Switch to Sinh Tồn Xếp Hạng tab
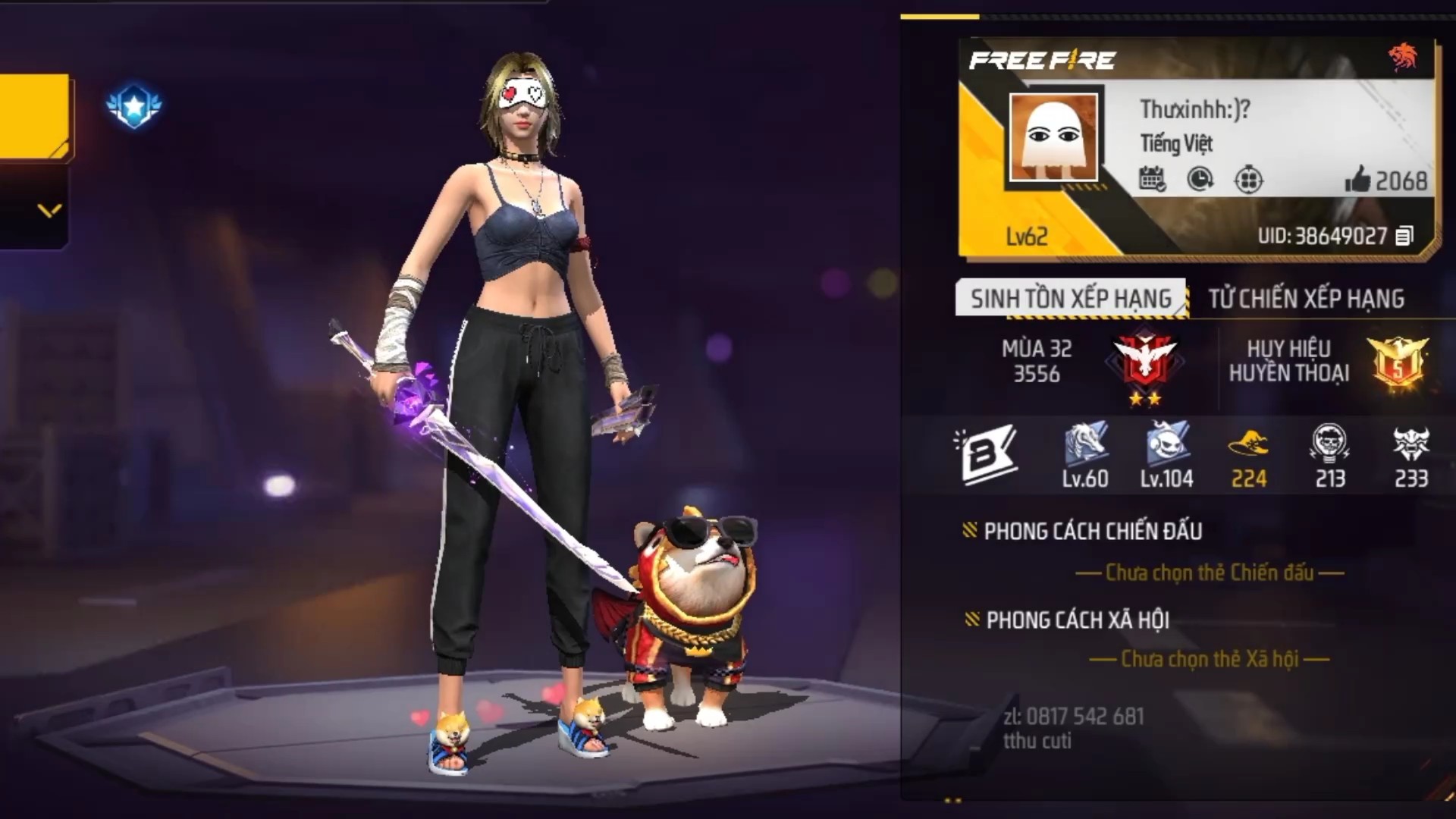The image size is (1456, 819). coord(1070,298)
